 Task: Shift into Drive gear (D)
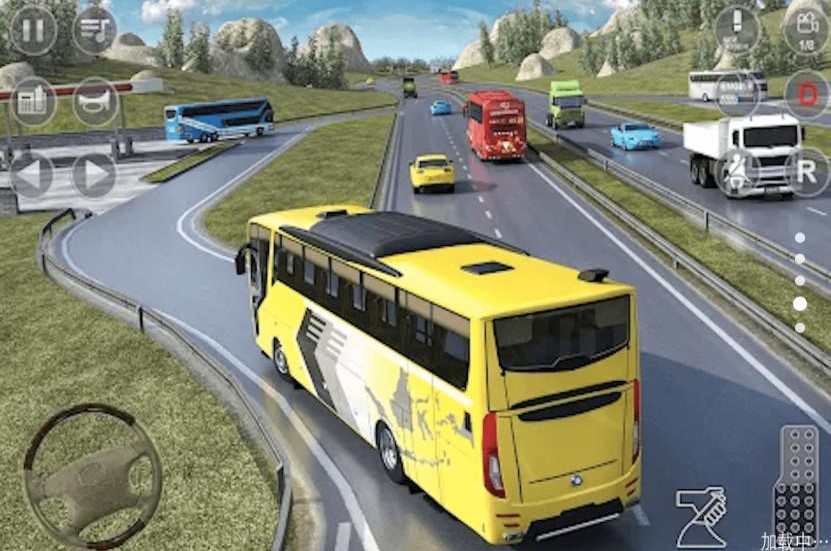pos(806,94)
